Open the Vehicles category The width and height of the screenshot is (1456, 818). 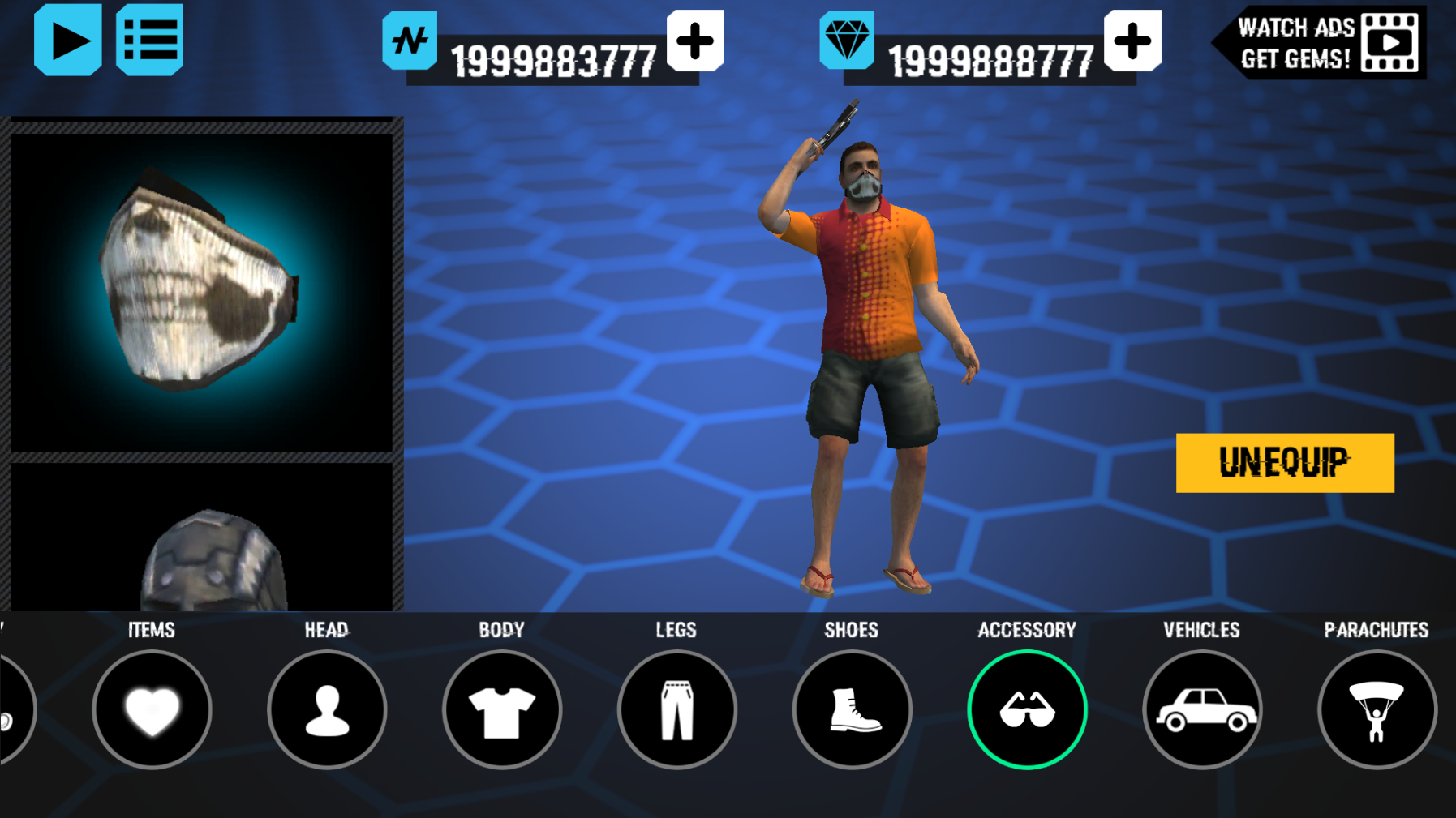click(1202, 709)
